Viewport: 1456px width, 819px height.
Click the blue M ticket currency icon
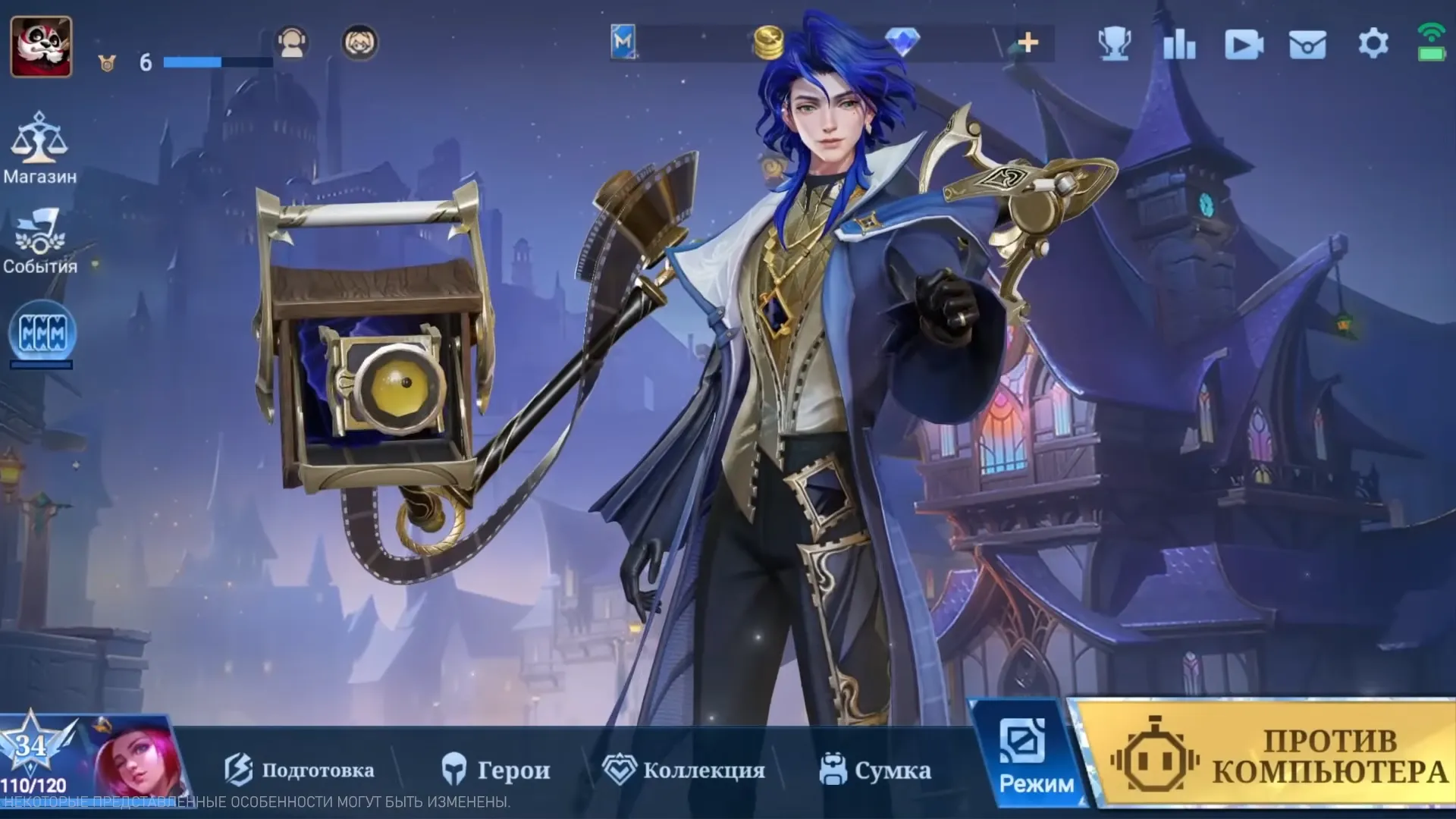(623, 42)
